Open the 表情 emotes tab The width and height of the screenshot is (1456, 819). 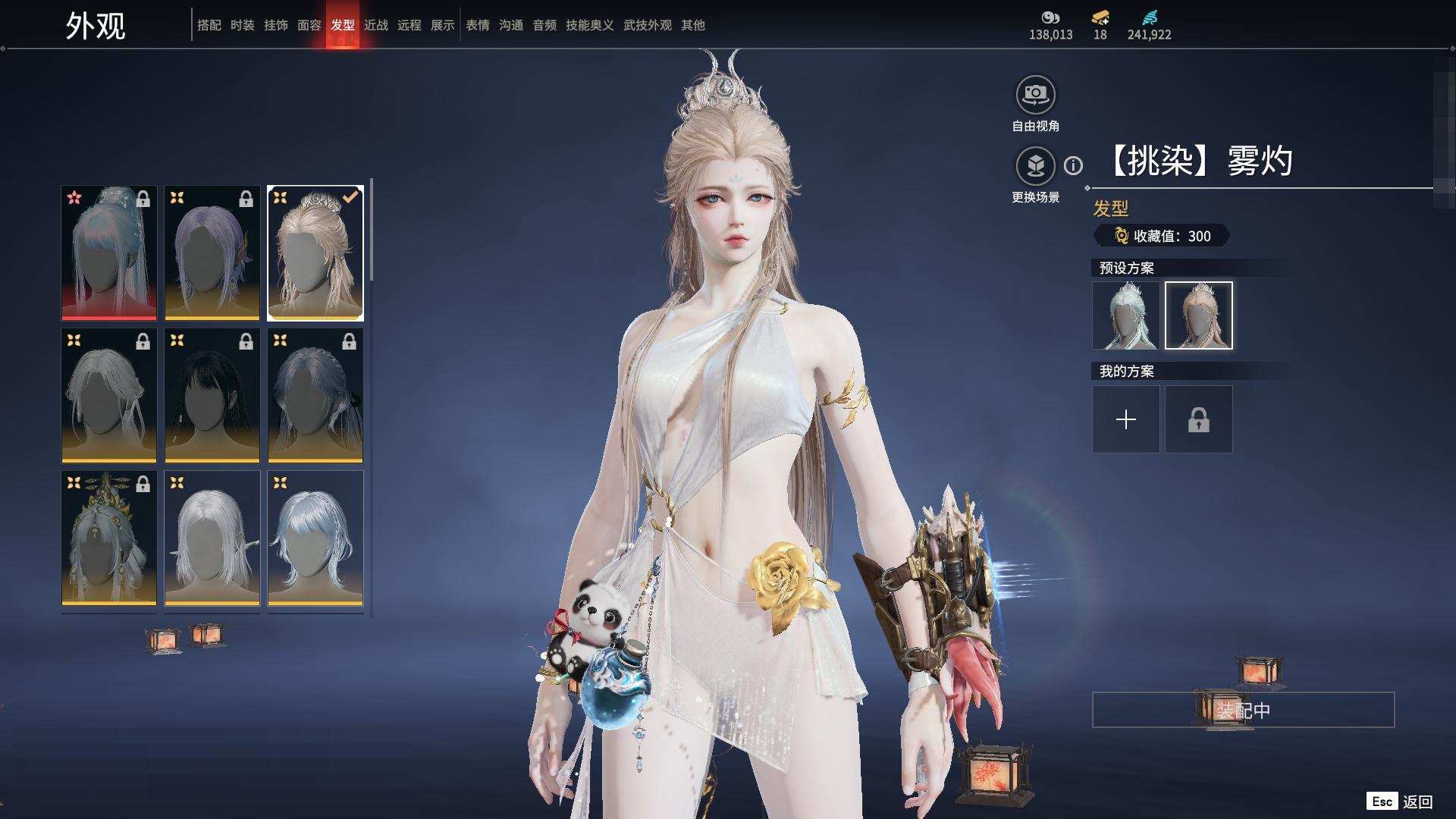[x=477, y=25]
